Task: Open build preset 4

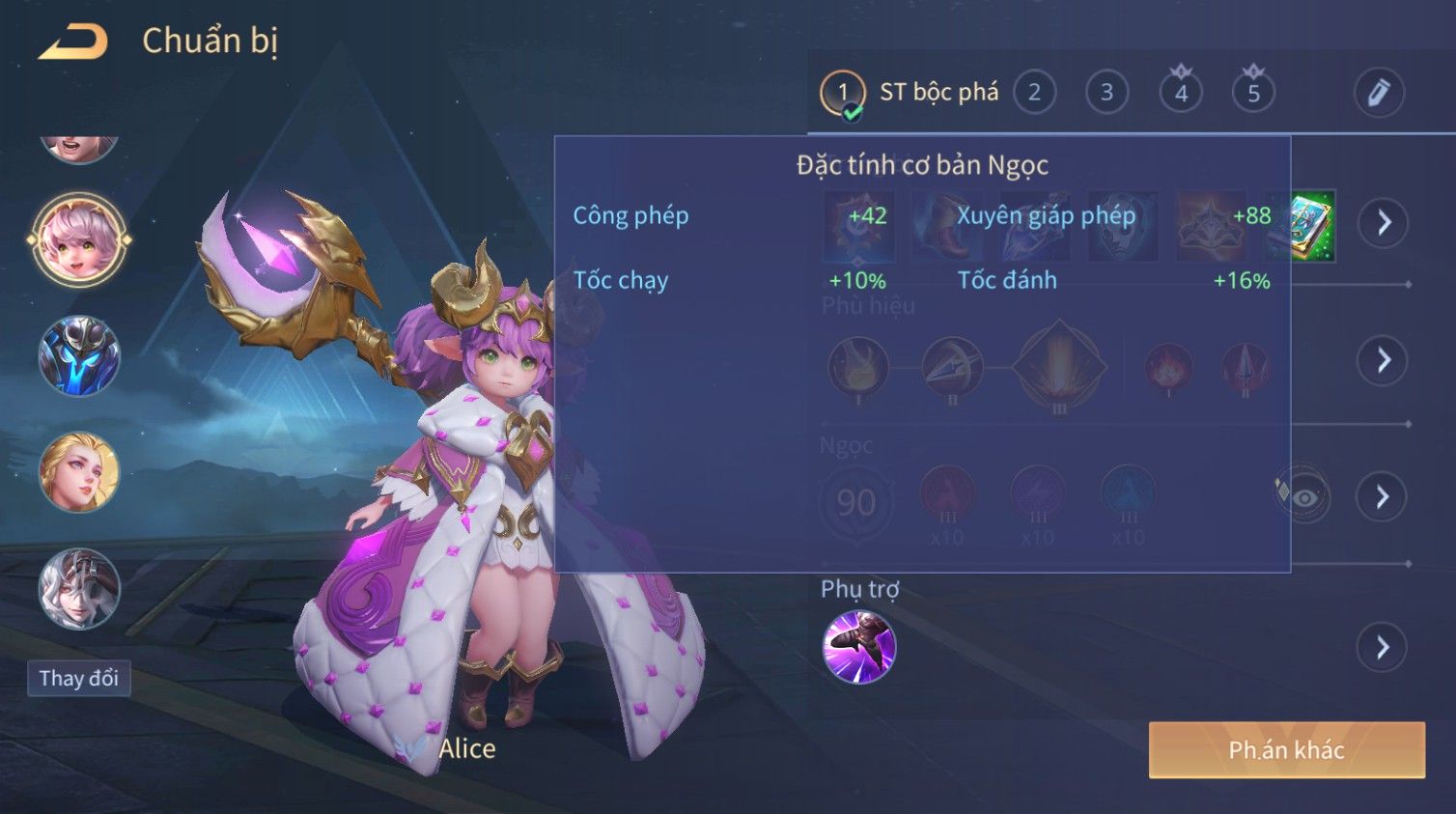Action: point(1181,93)
